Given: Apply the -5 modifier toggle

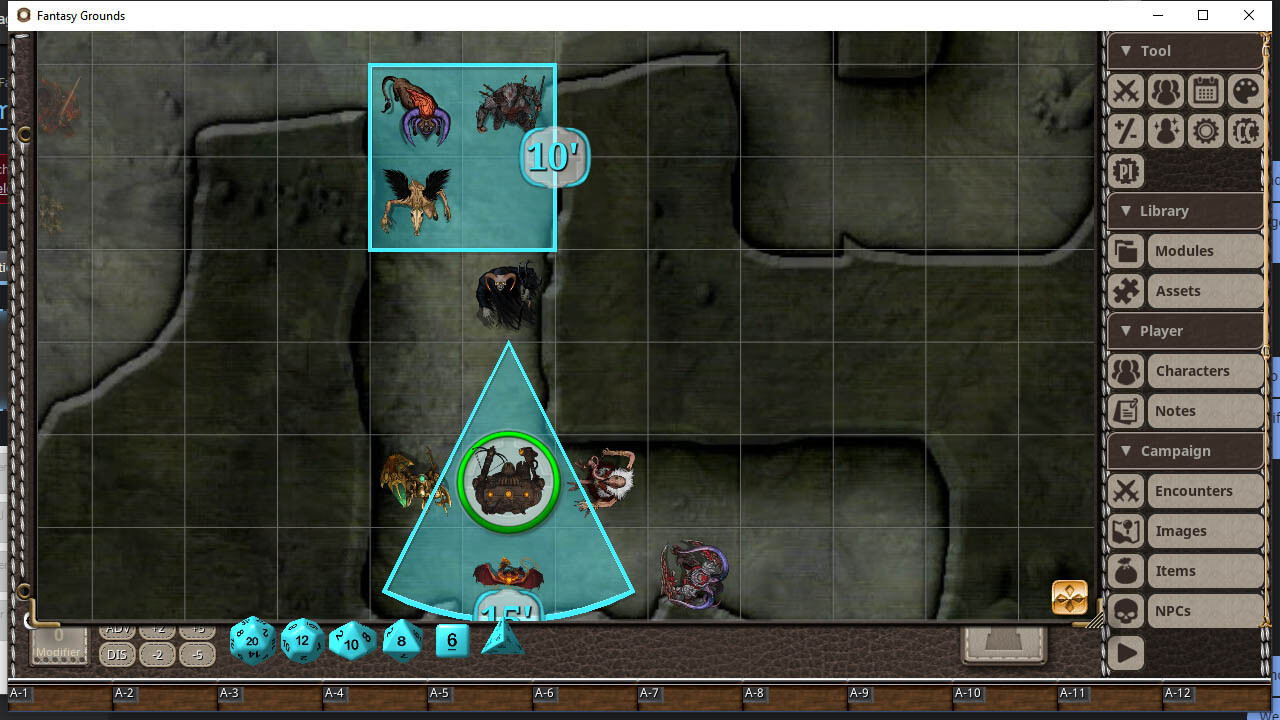Looking at the screenshot, I should pyautogui.click(x=197, y=655).
